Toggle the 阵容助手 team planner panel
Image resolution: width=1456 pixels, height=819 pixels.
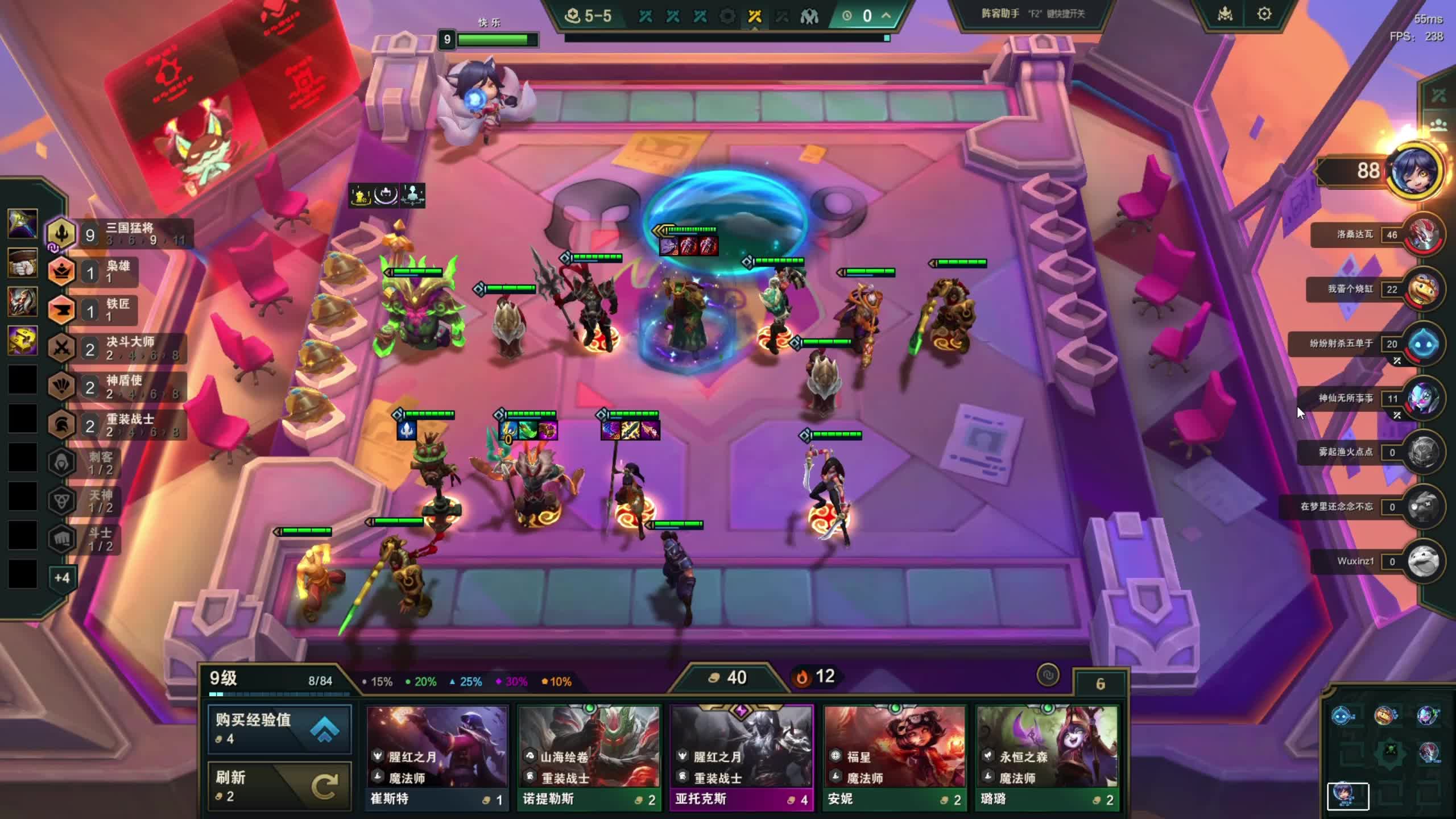coord(1032,14)
